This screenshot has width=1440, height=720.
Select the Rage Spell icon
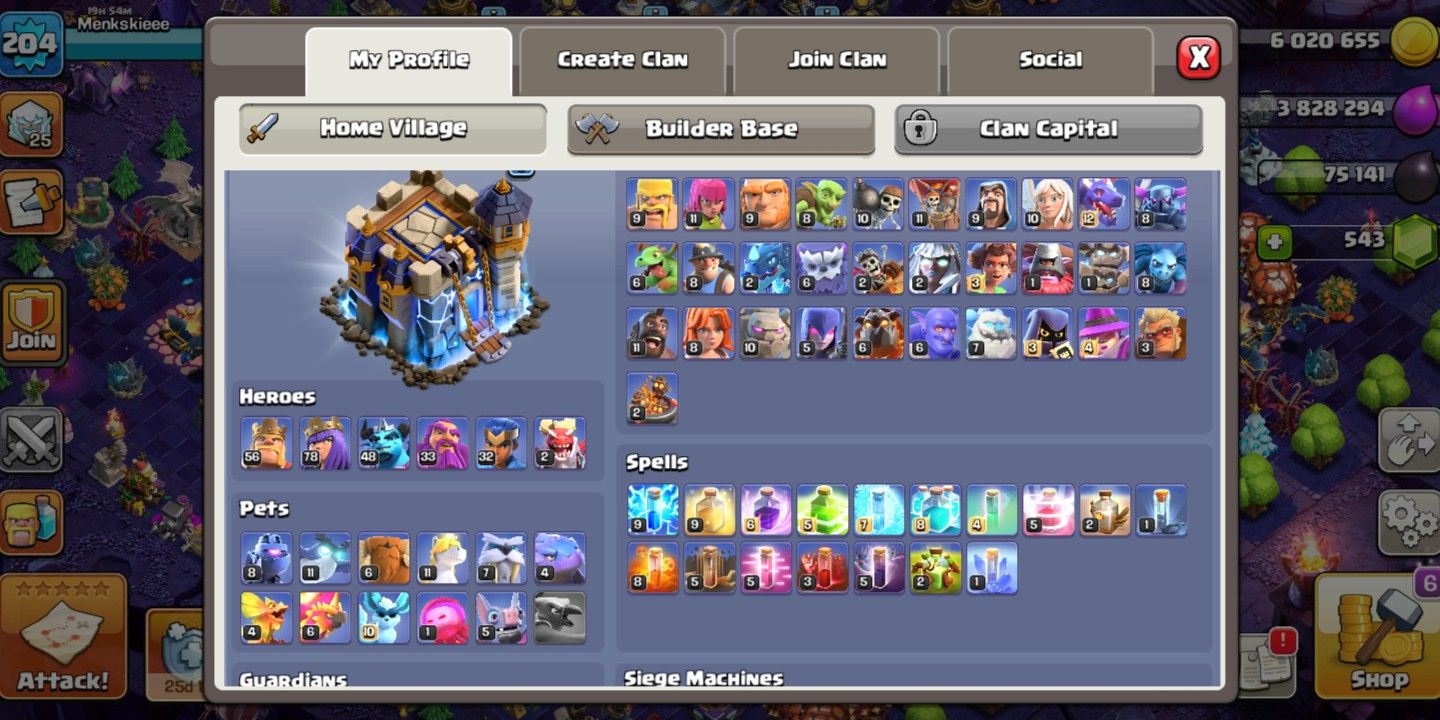coord(764,510)
